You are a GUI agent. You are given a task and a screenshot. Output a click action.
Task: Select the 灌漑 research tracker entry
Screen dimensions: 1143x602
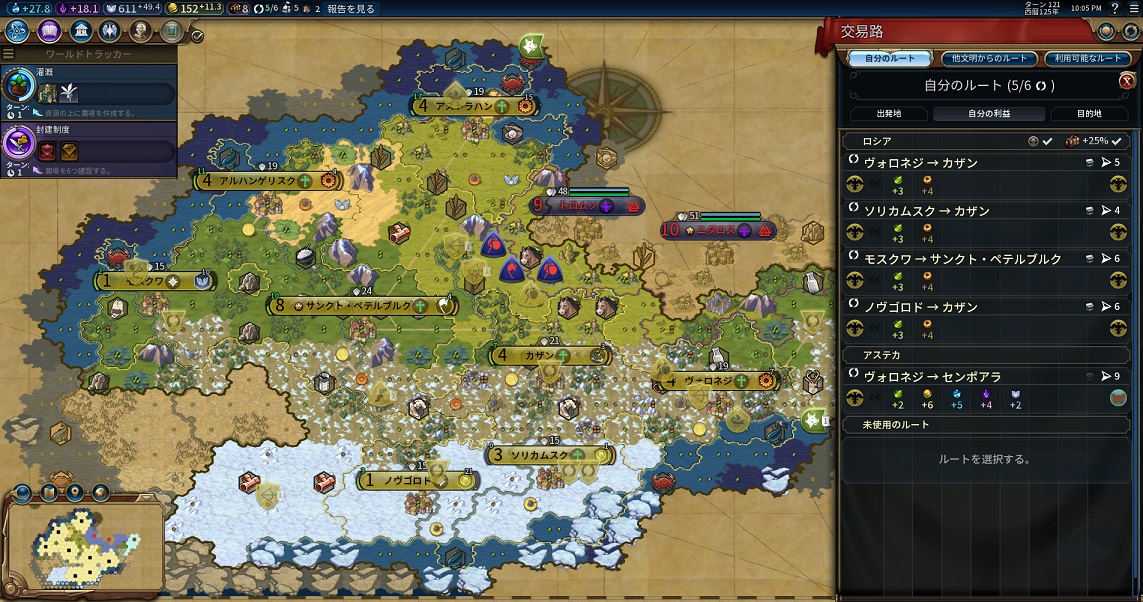coord(90,92)
